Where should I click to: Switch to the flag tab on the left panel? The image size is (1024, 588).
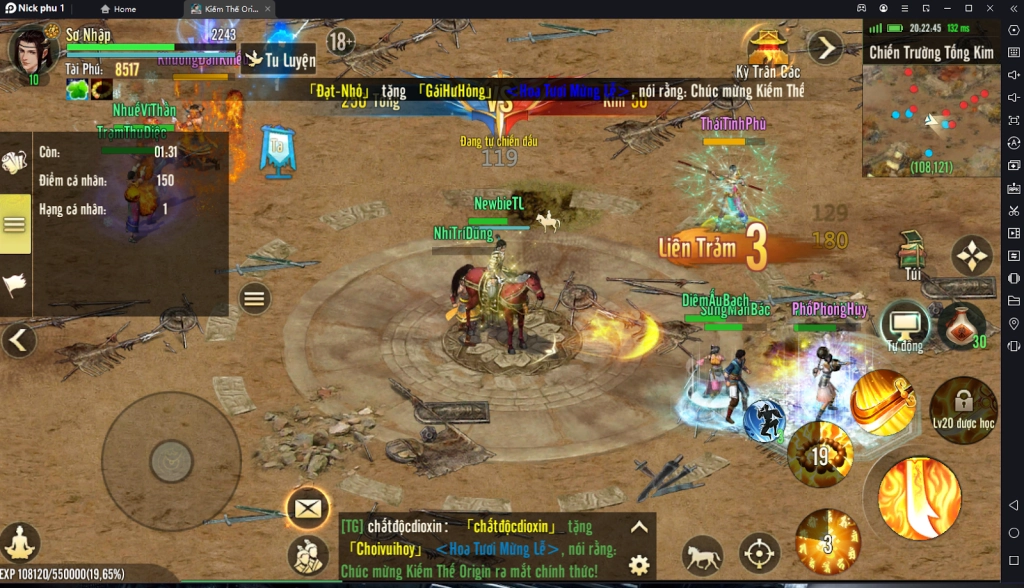(x=15, y=285)
